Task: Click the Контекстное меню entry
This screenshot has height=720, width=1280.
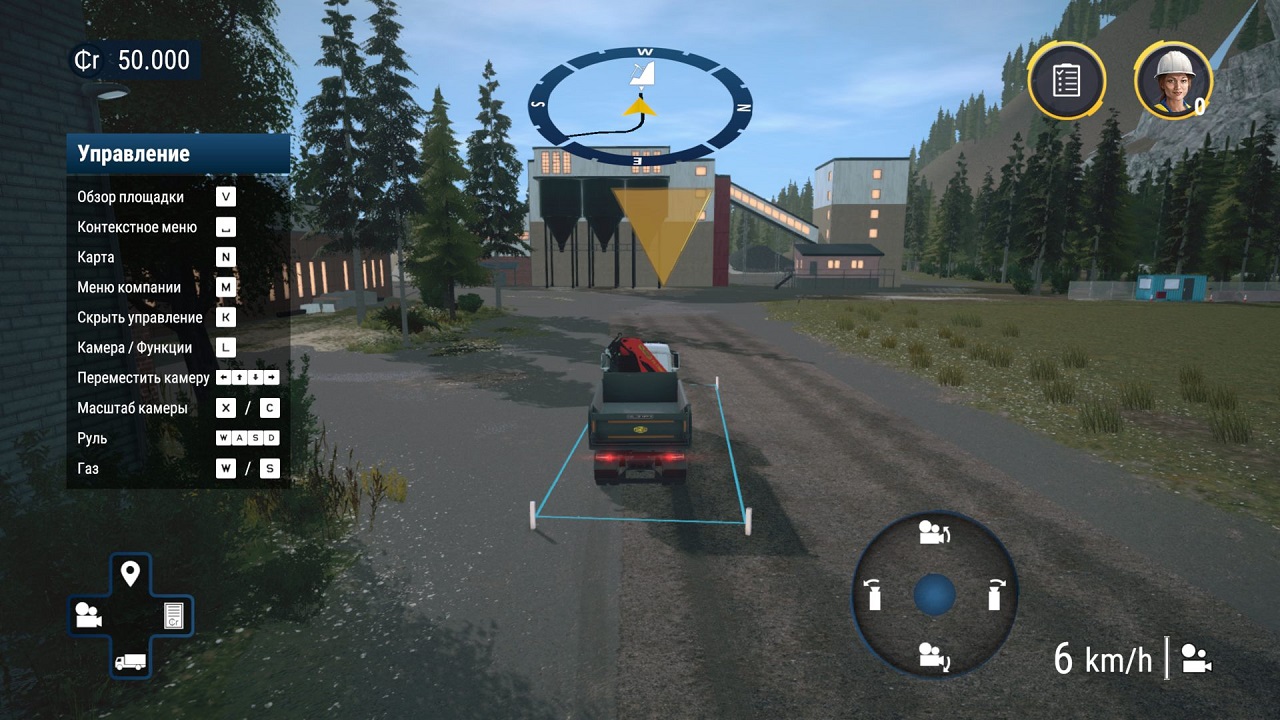Action: pos(137,227)
